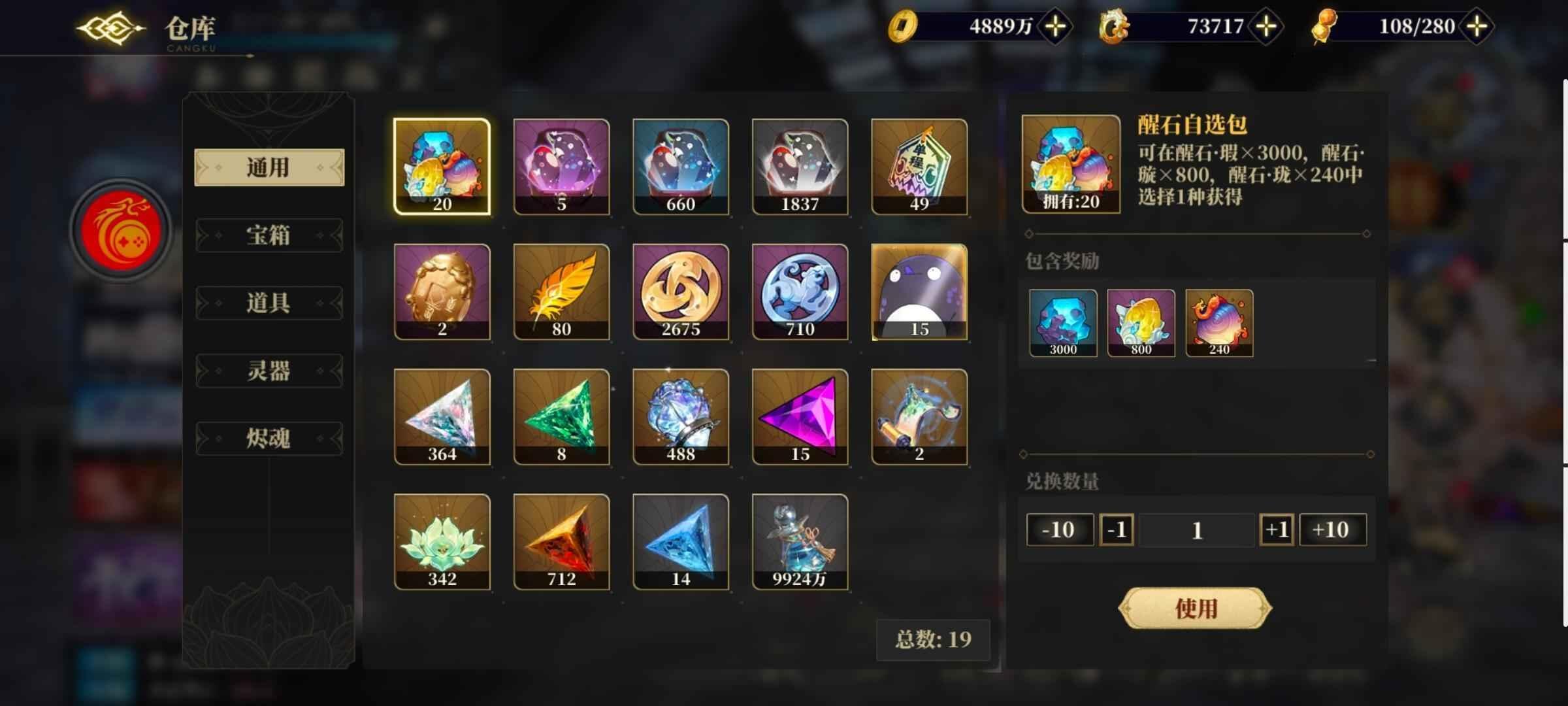Select the potion item showing 9924万

tap(800, 543)
